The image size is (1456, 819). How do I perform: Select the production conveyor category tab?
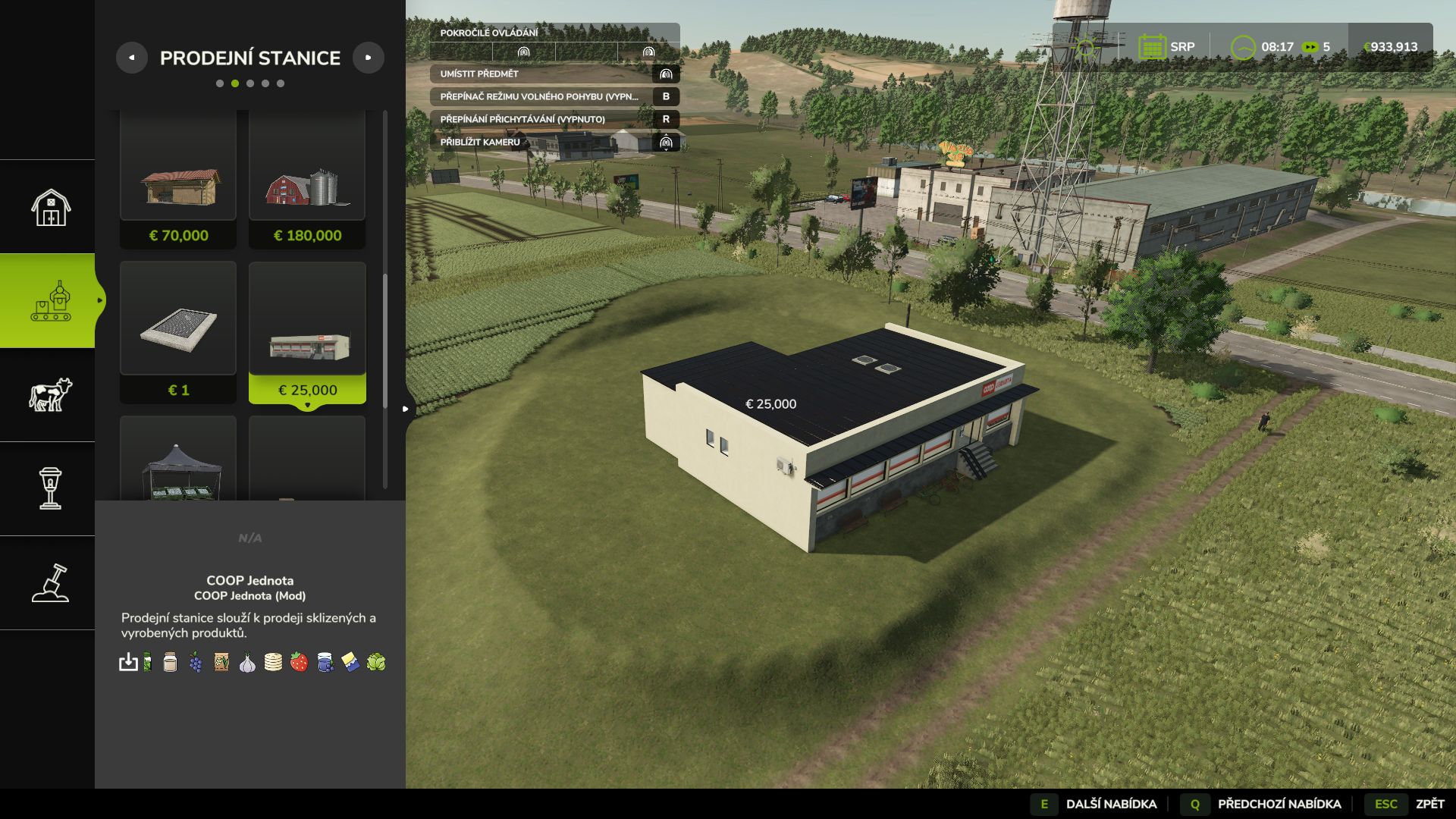[50, 301]
